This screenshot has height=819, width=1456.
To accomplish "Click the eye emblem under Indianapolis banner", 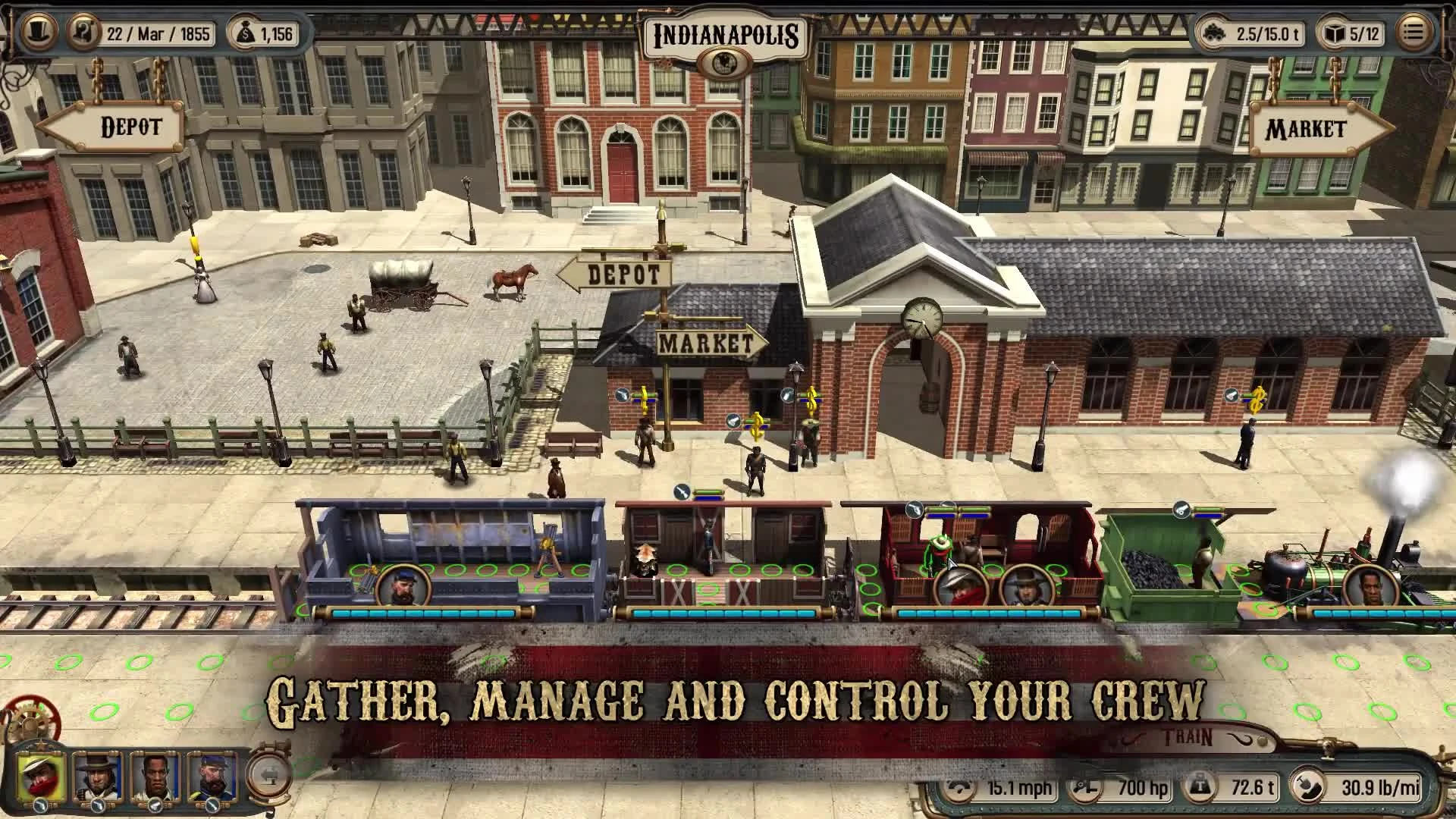I will pyautogui.click(x=726, y=61).
